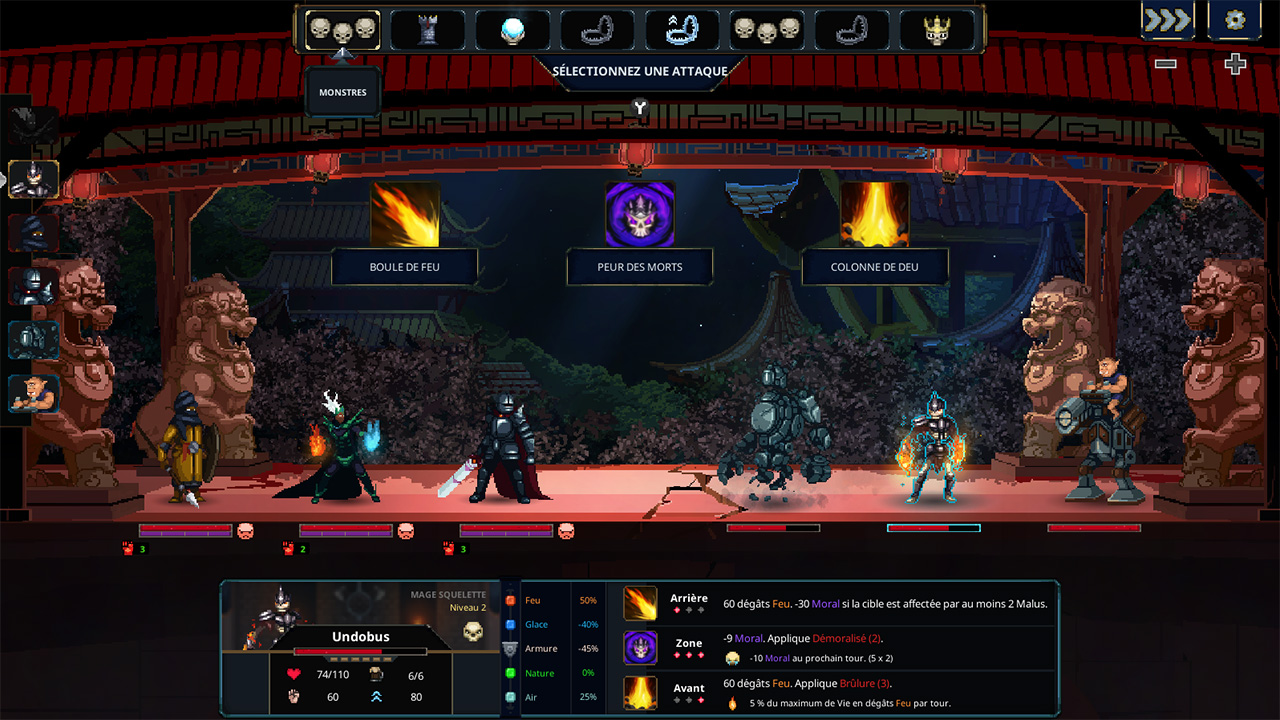Zoom out with the minus button
Viewport: 1280px width, 720px height.
coord(1166,64)
